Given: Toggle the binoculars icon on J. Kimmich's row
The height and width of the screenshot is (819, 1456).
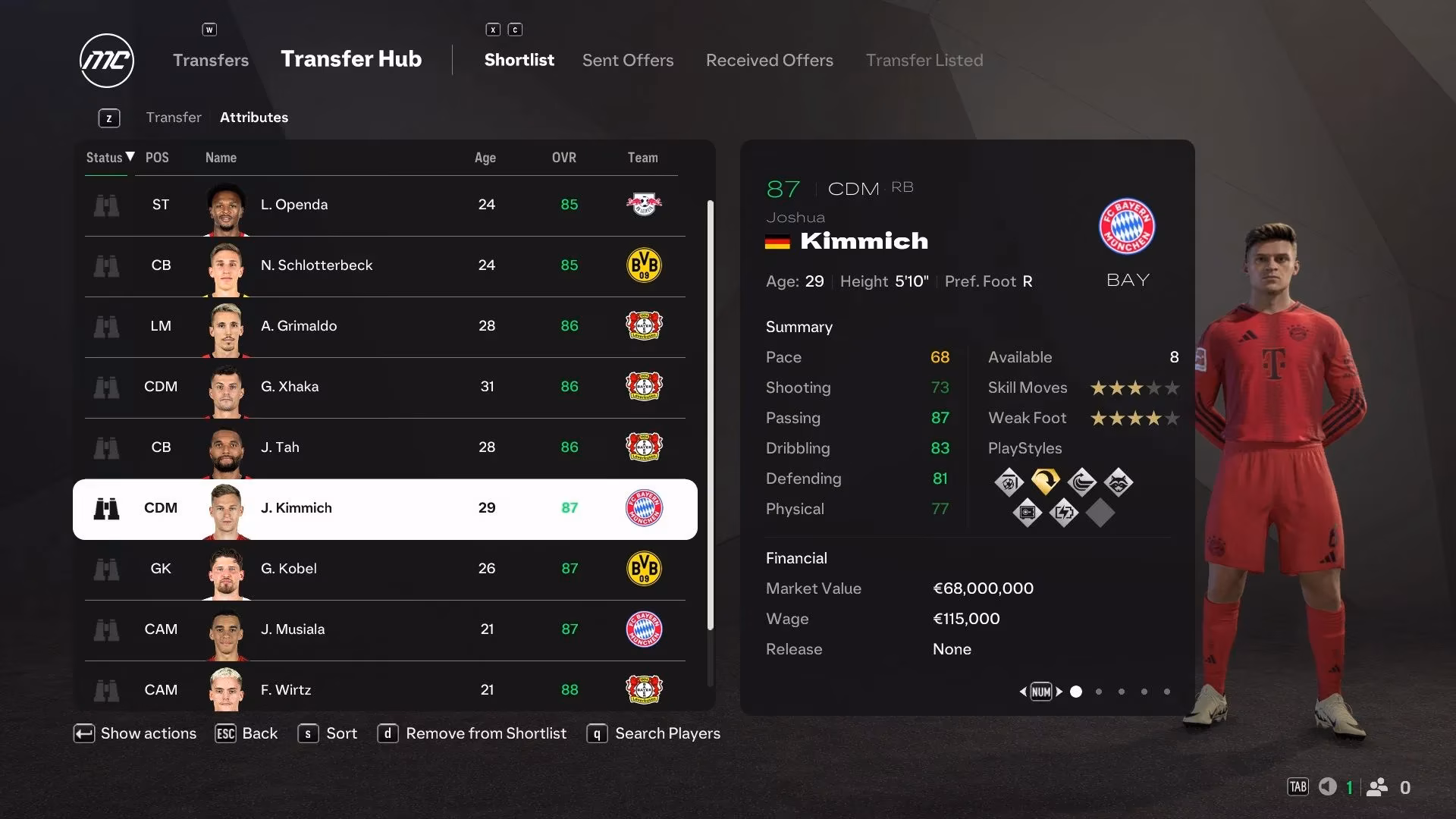Looking at the screenshot, I should click(x=107, y=508).
